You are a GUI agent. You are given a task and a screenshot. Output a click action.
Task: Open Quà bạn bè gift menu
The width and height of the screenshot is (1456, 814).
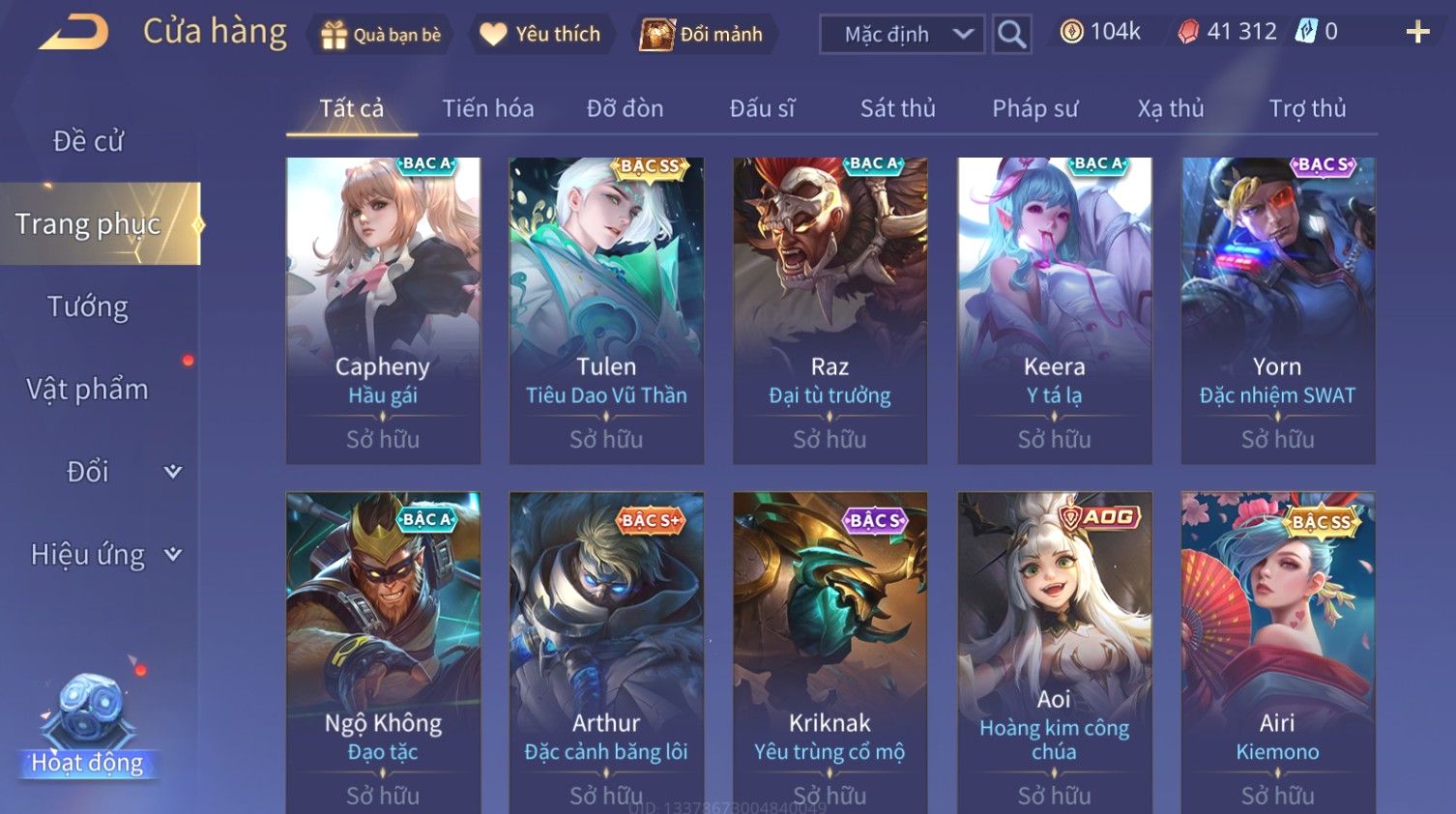point(381,35)
